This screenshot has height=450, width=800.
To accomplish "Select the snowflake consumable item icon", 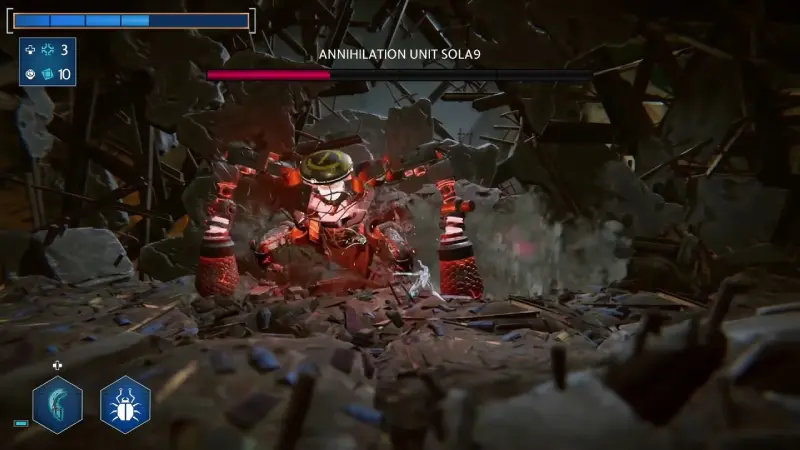I will (x=47, y=50).
